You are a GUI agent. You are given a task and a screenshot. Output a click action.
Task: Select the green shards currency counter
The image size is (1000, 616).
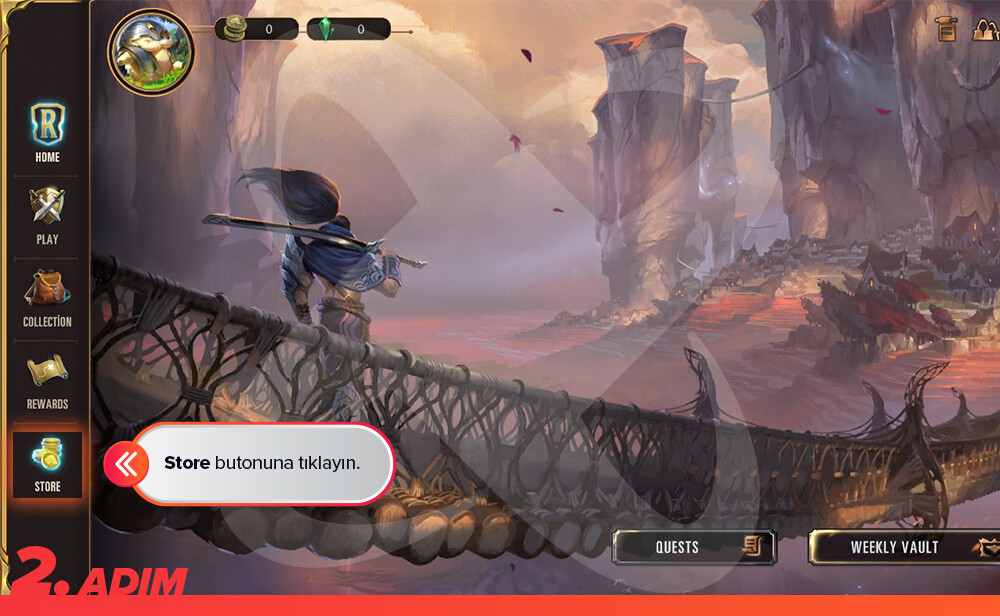coord(348,29)
